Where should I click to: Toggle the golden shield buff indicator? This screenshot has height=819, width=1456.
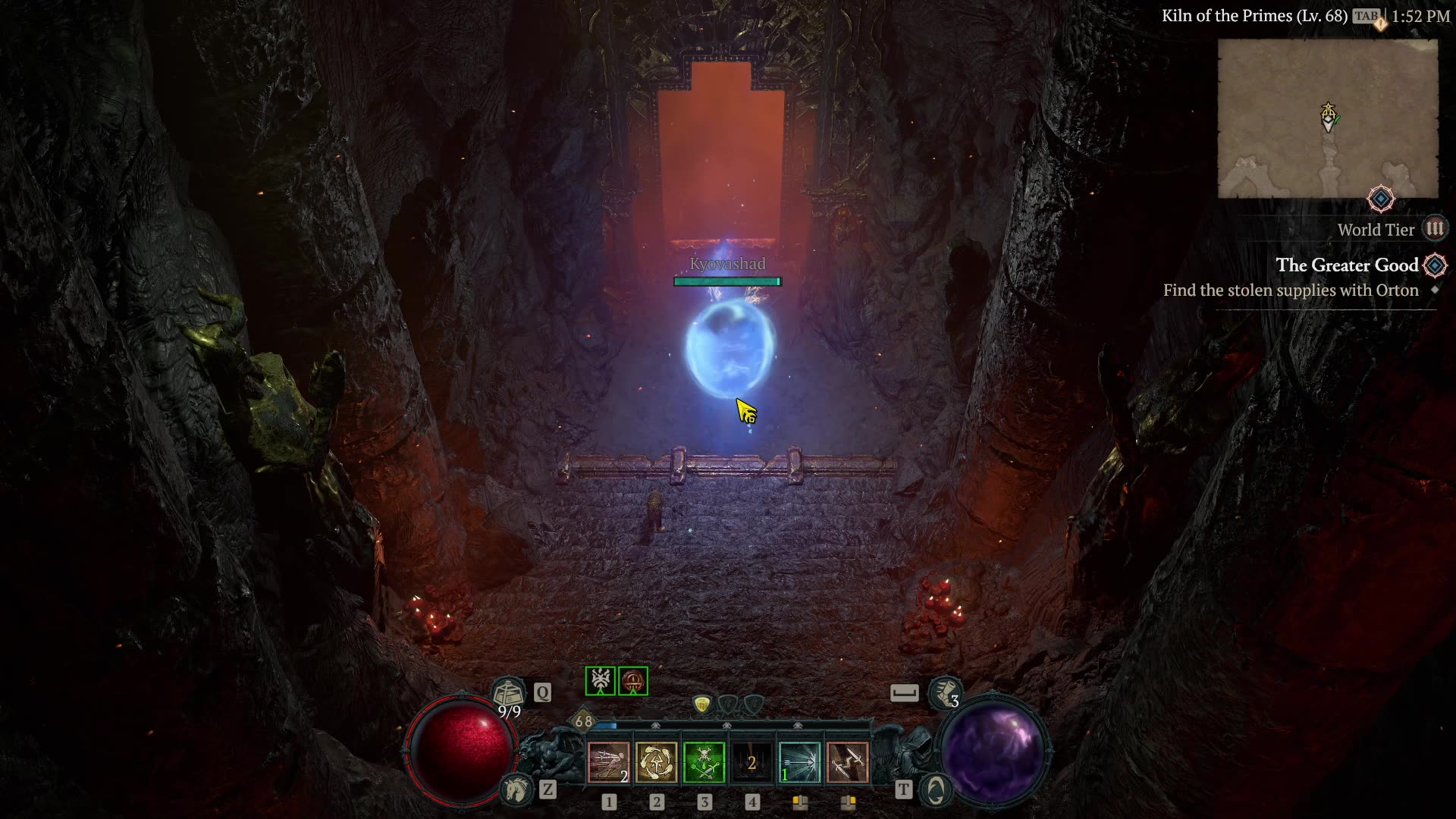click(x=701, y=704)
